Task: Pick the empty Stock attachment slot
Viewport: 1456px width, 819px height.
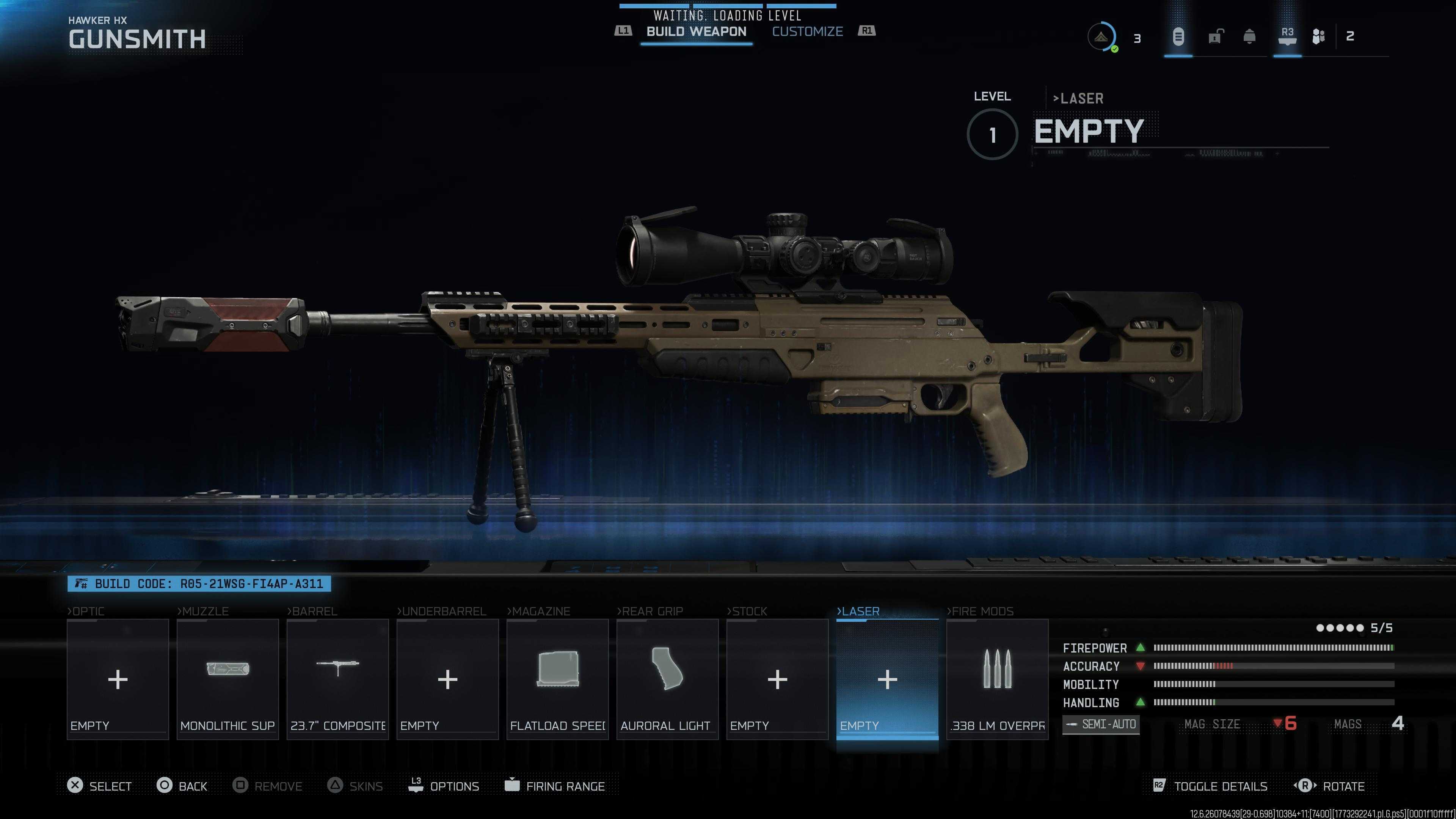Action: pos(777,679)
